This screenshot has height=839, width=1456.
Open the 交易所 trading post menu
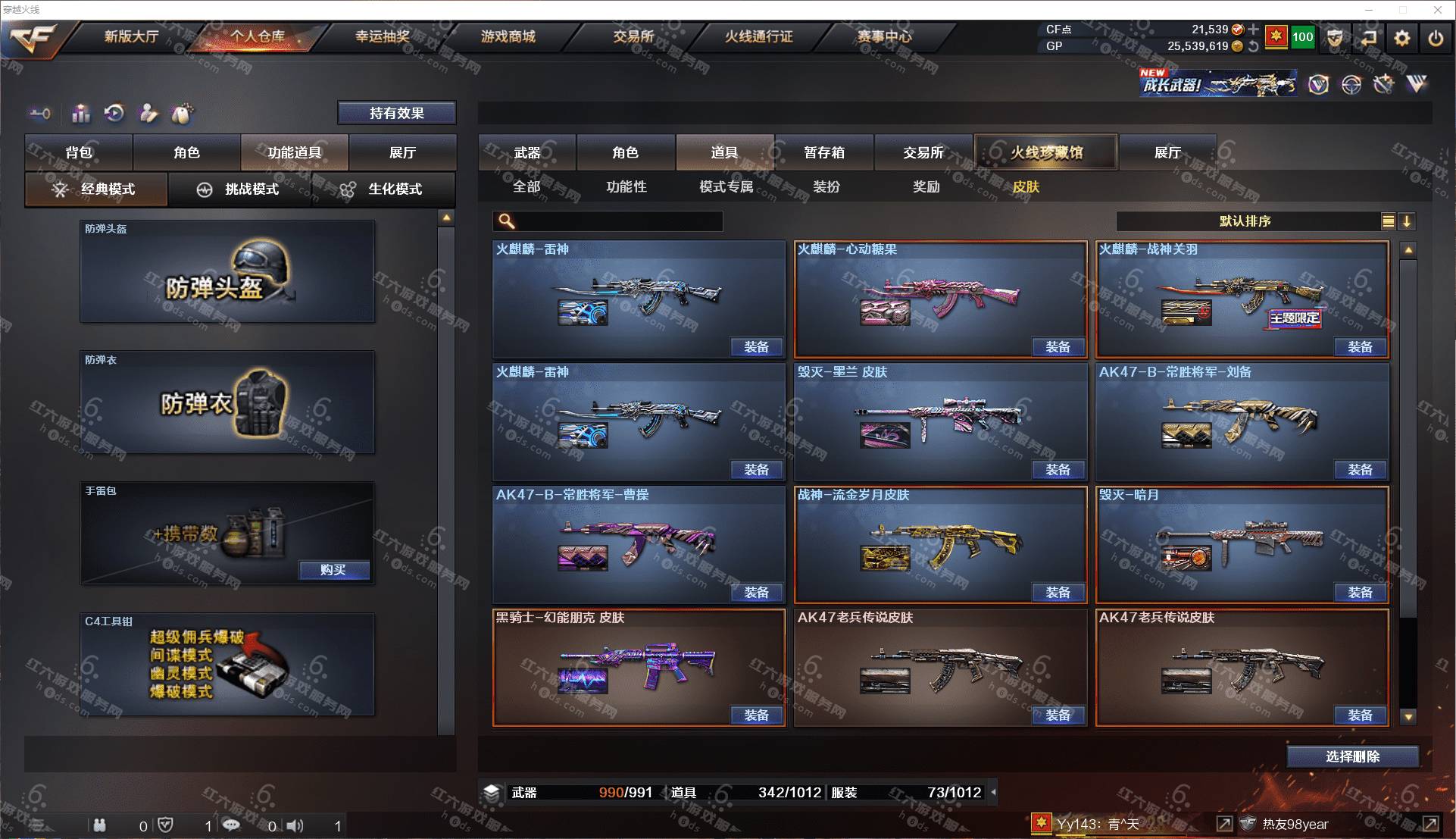click(633, 36)
